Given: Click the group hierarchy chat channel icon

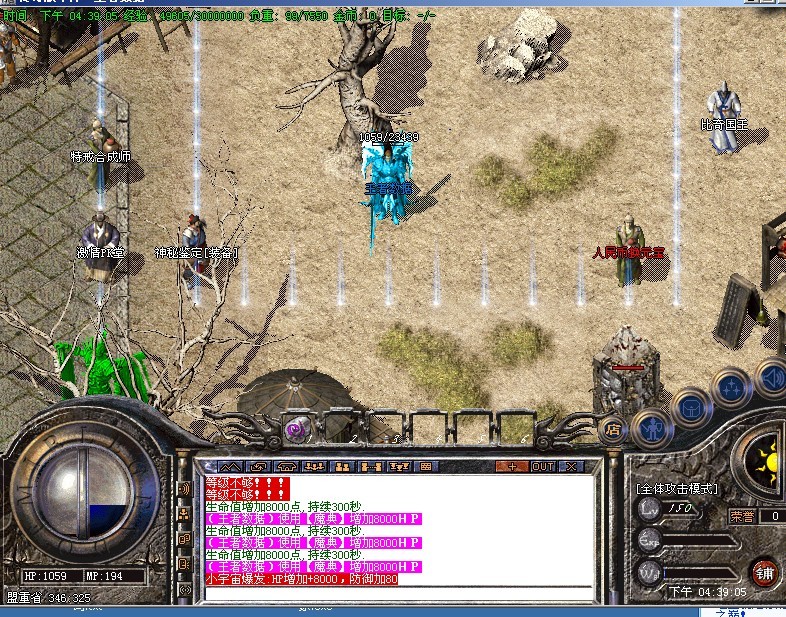Looking at the screenshot, I should pos(184,513).
